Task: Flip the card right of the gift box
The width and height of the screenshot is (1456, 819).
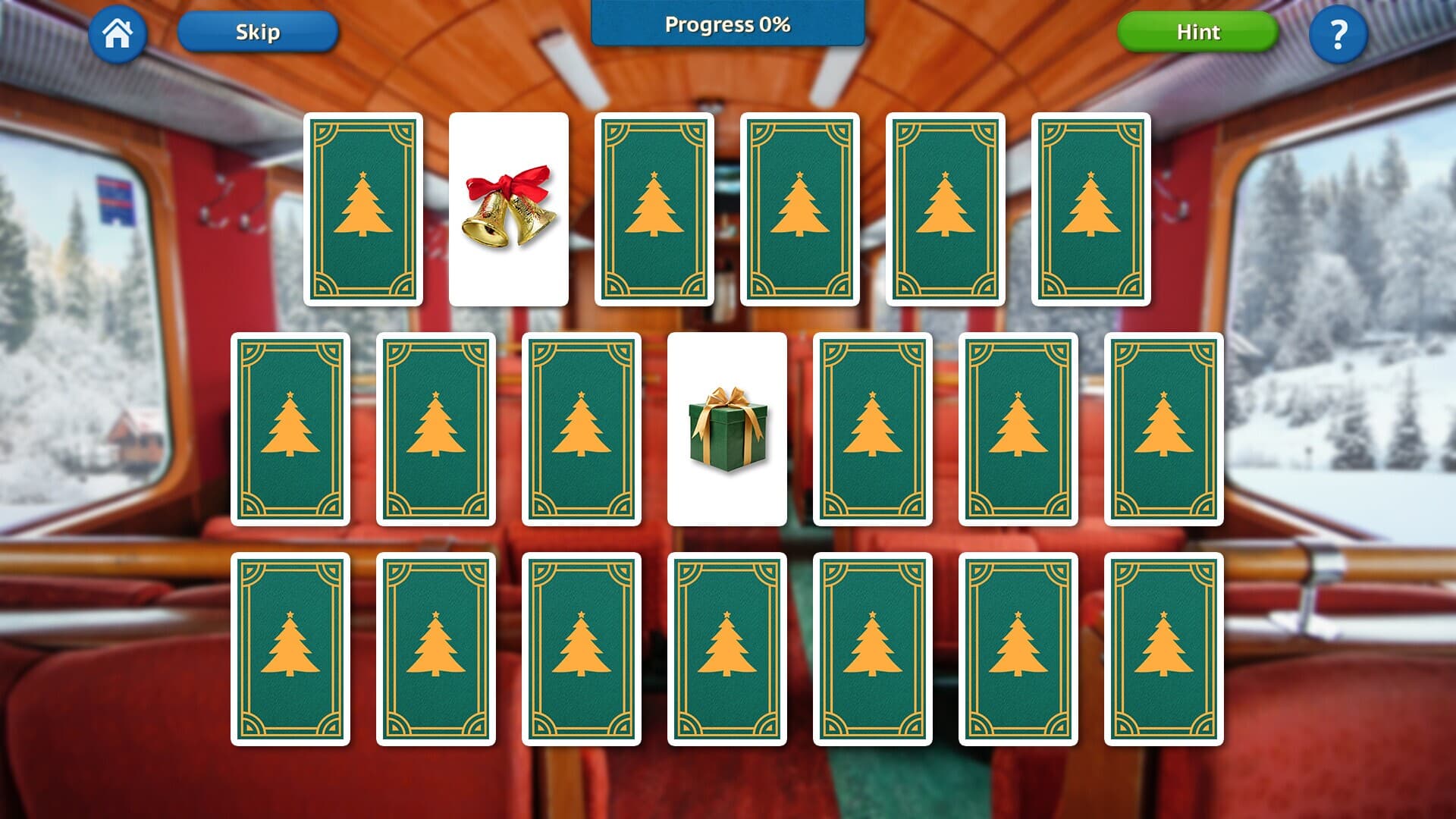Action: pos(873,430)
